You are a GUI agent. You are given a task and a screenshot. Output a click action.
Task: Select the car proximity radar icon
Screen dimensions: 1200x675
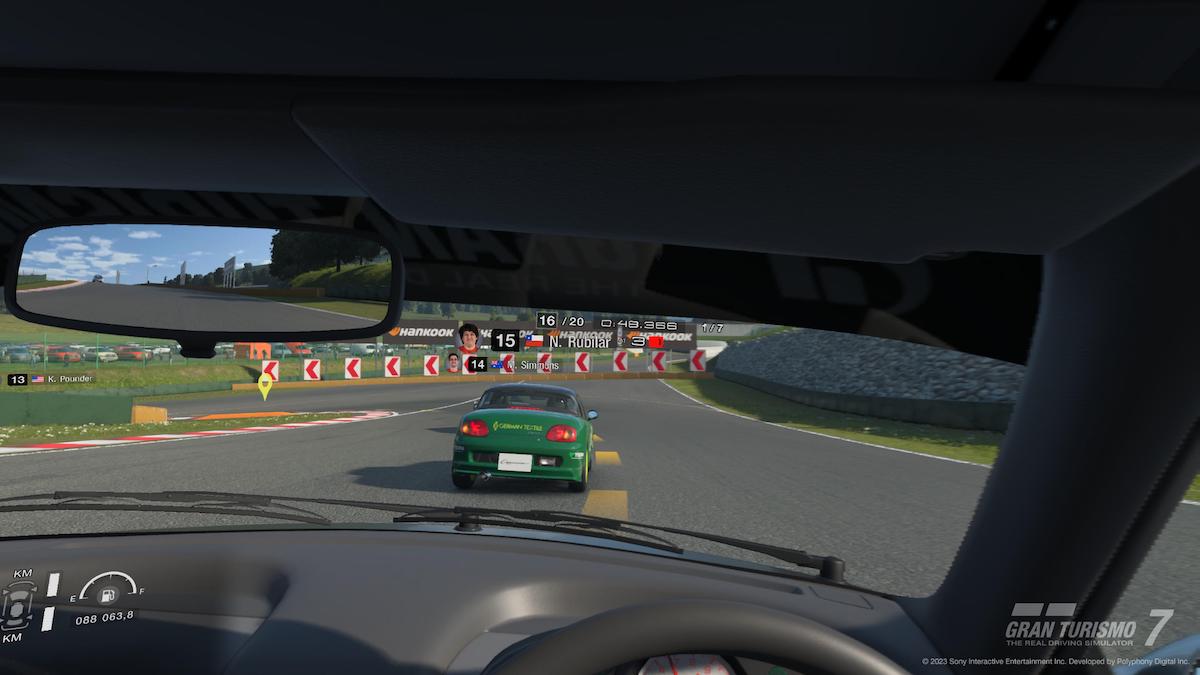pos(19,605)
